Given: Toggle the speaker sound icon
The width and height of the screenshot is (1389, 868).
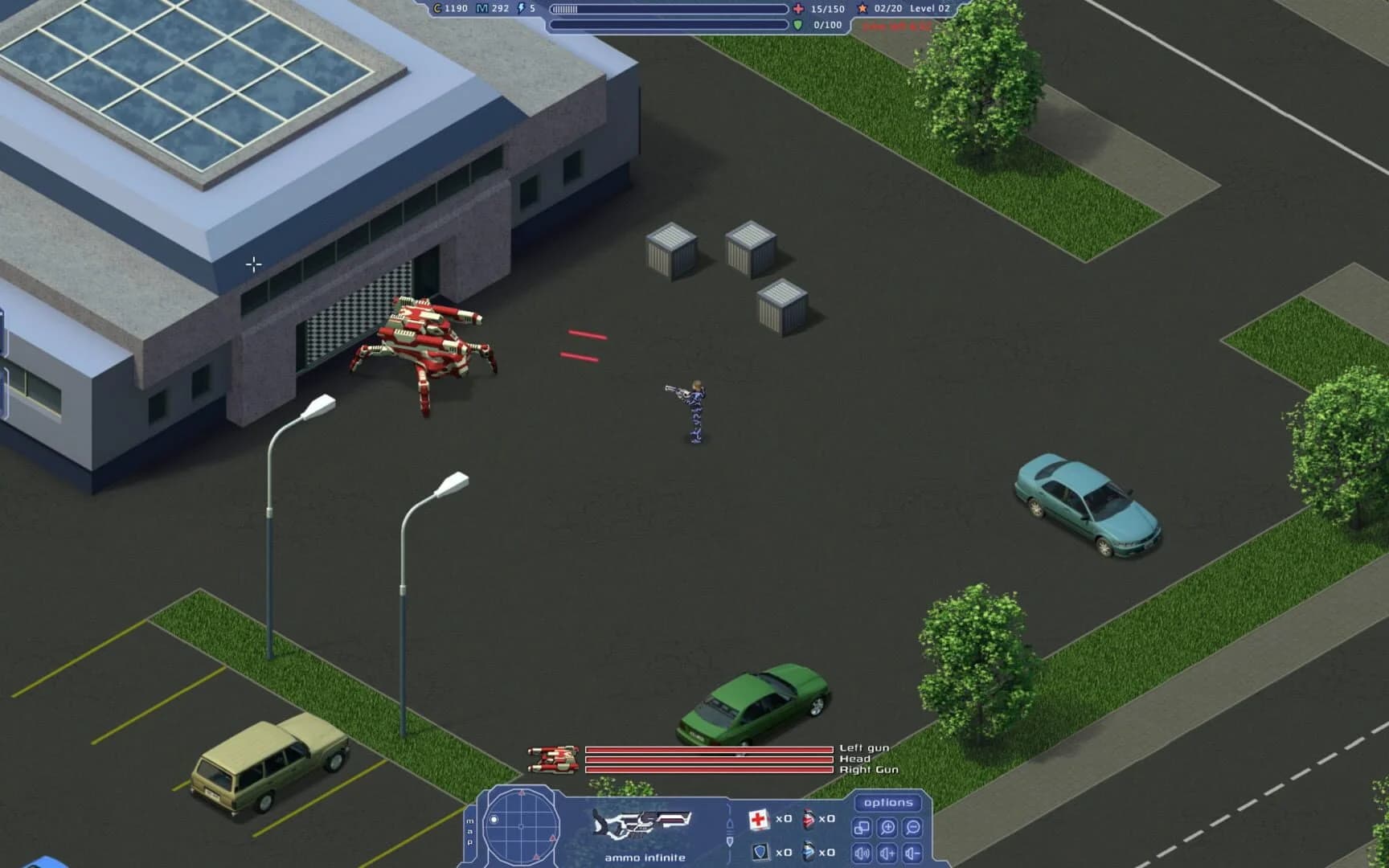Looking at the screenshot, I should coord(861,854).
